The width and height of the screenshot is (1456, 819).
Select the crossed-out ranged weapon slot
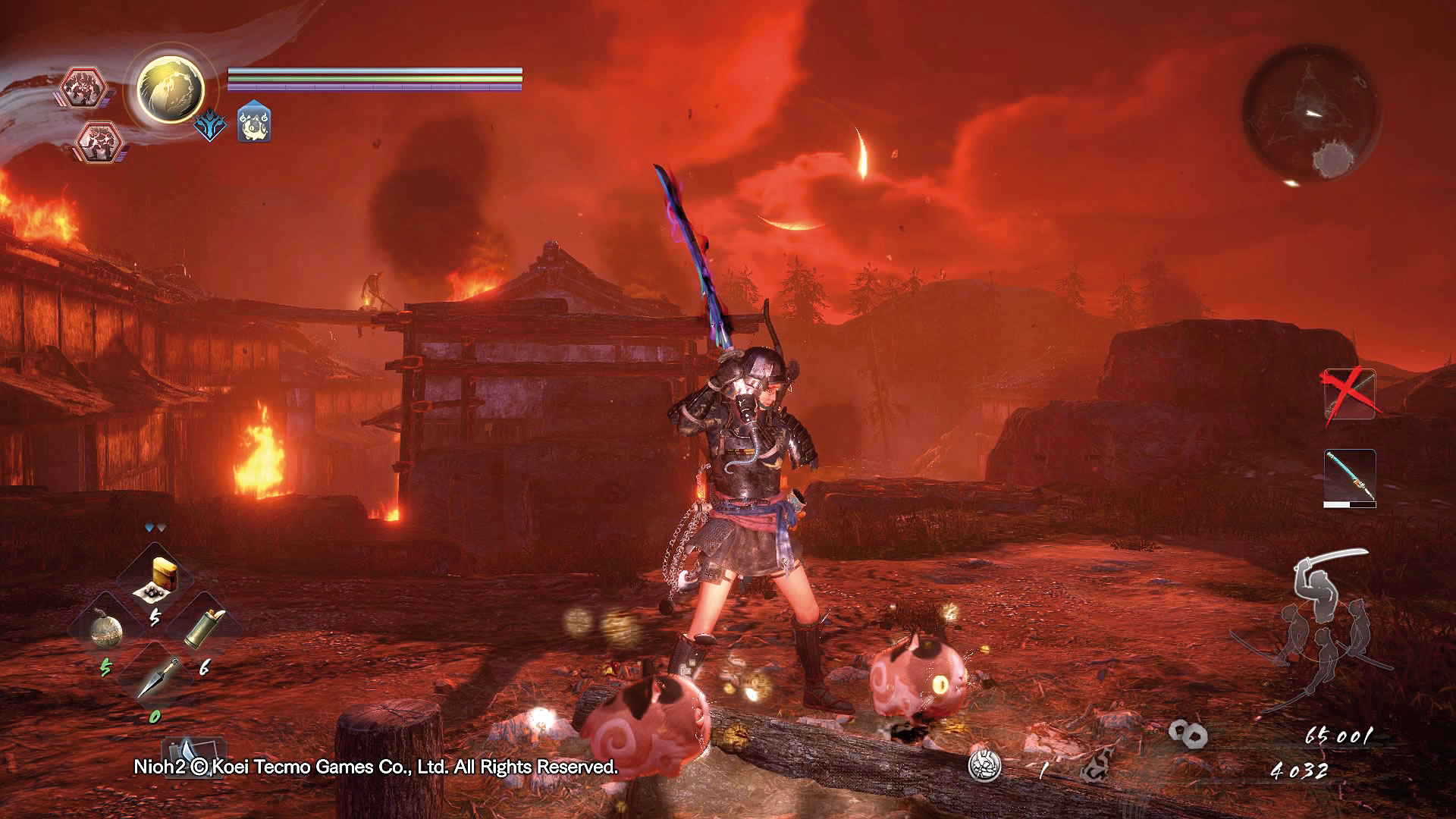coord(1350,394)
